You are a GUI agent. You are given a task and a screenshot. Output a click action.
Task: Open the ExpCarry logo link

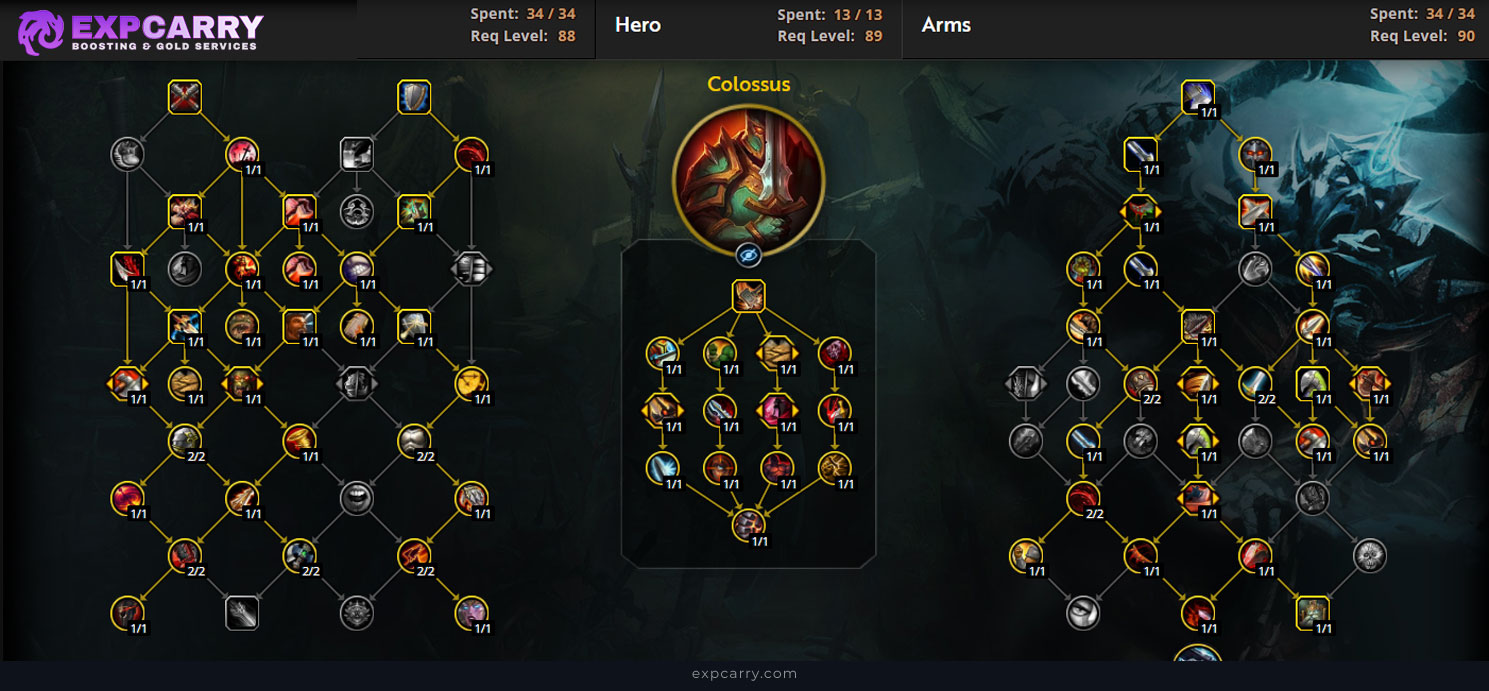(141, 31)
